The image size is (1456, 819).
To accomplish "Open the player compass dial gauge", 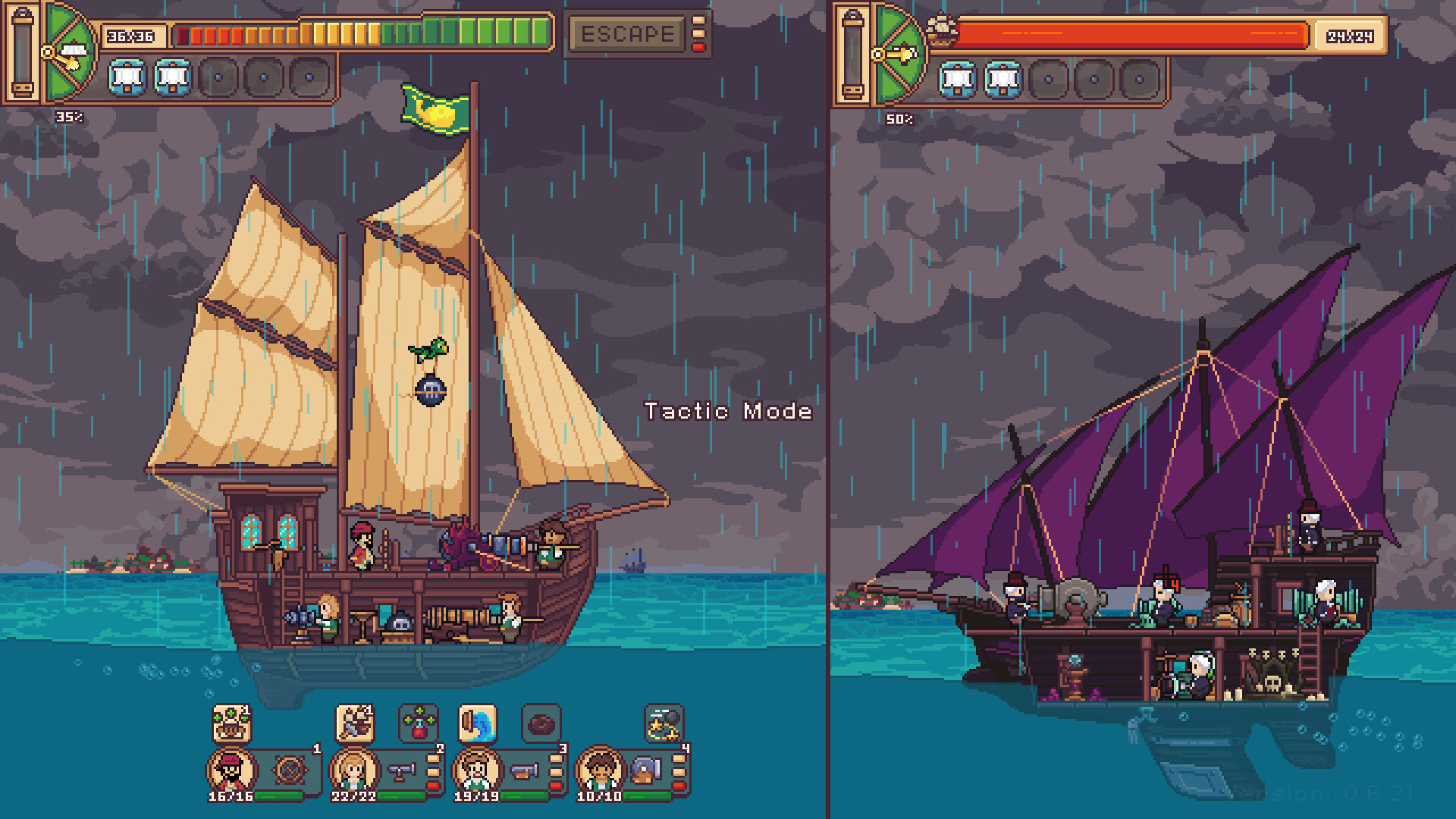I will 68,53.
